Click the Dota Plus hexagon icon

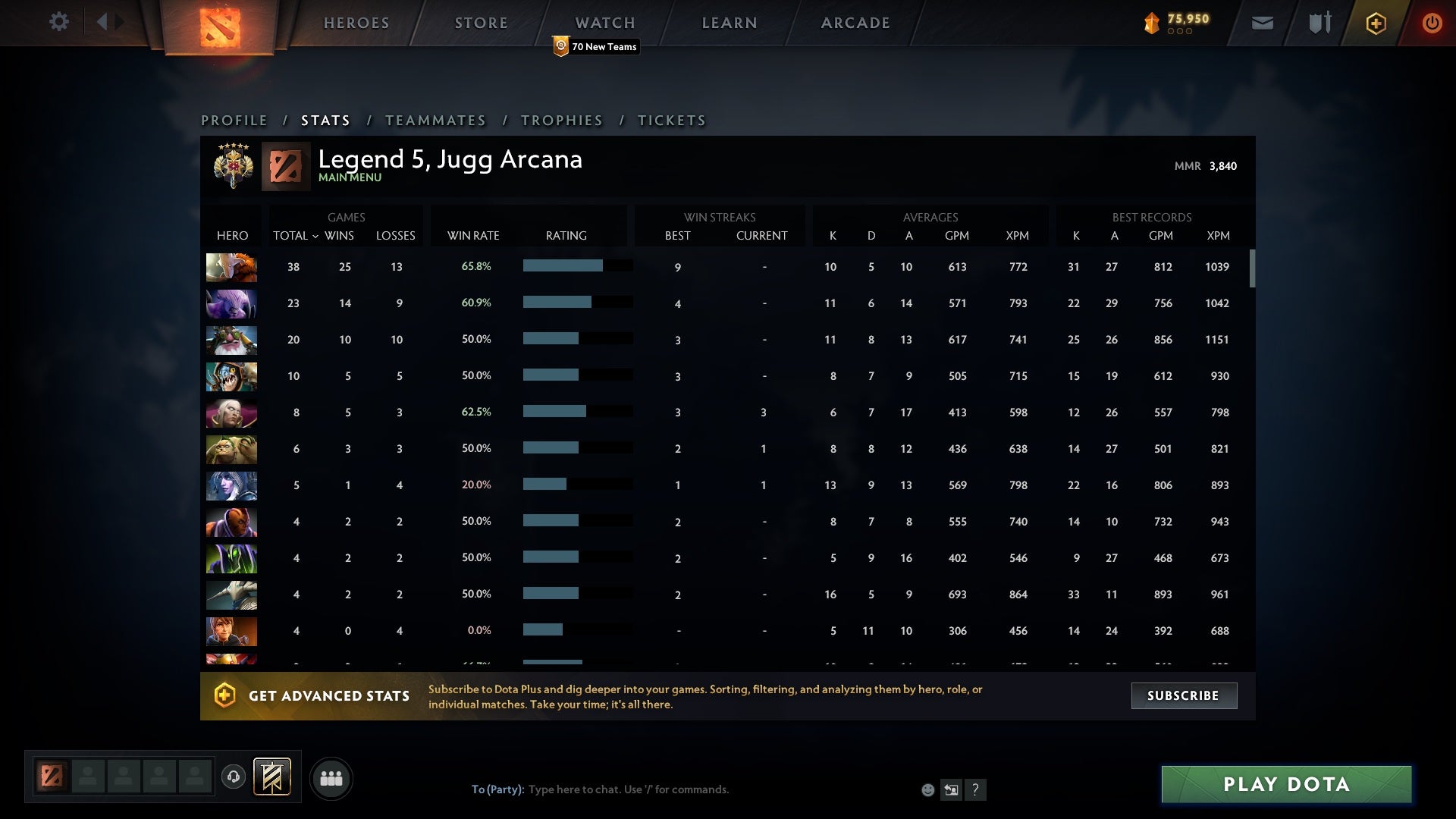click(x=1375, y=23)
